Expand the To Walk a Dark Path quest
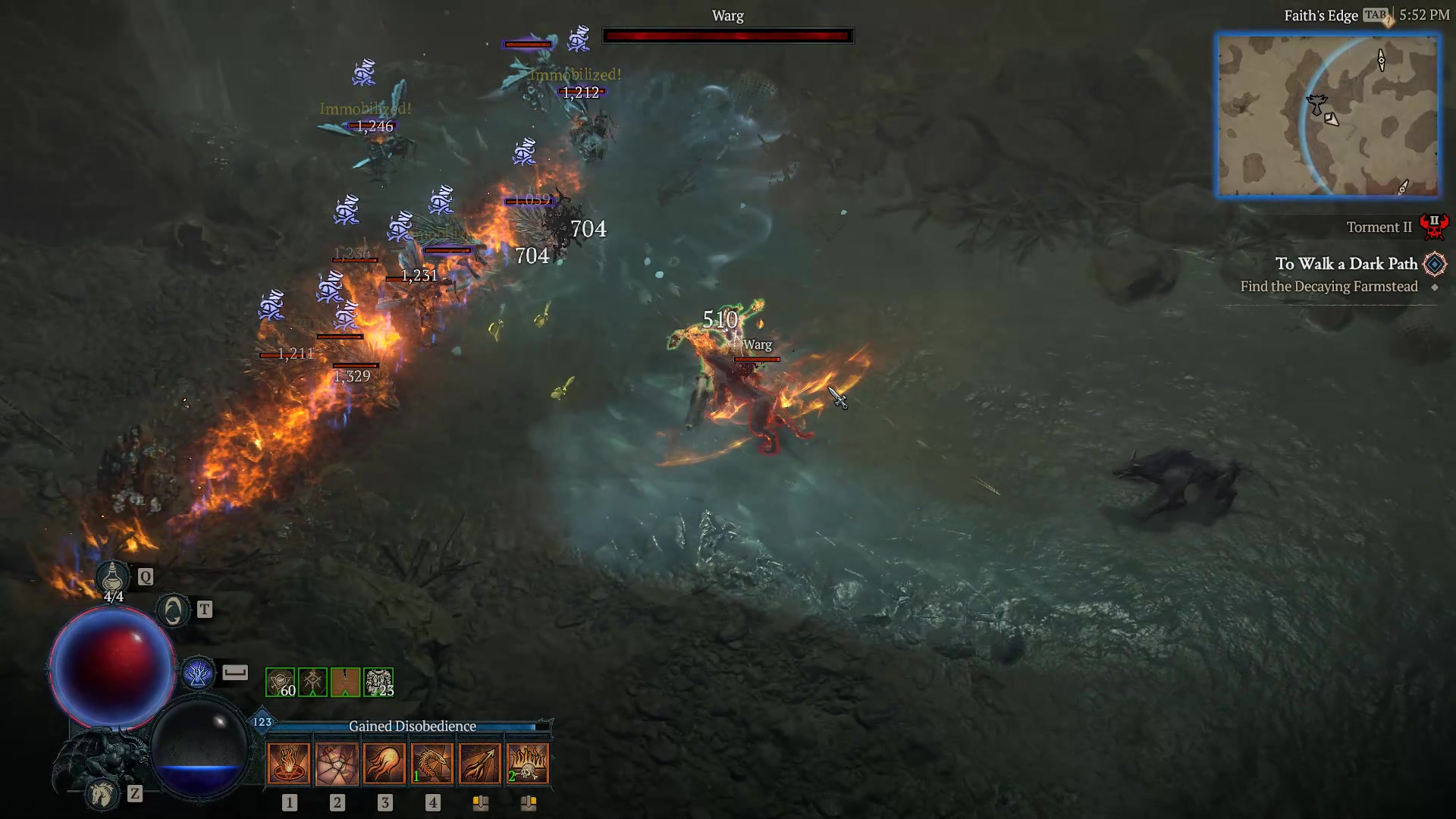 pos(1347,263)
